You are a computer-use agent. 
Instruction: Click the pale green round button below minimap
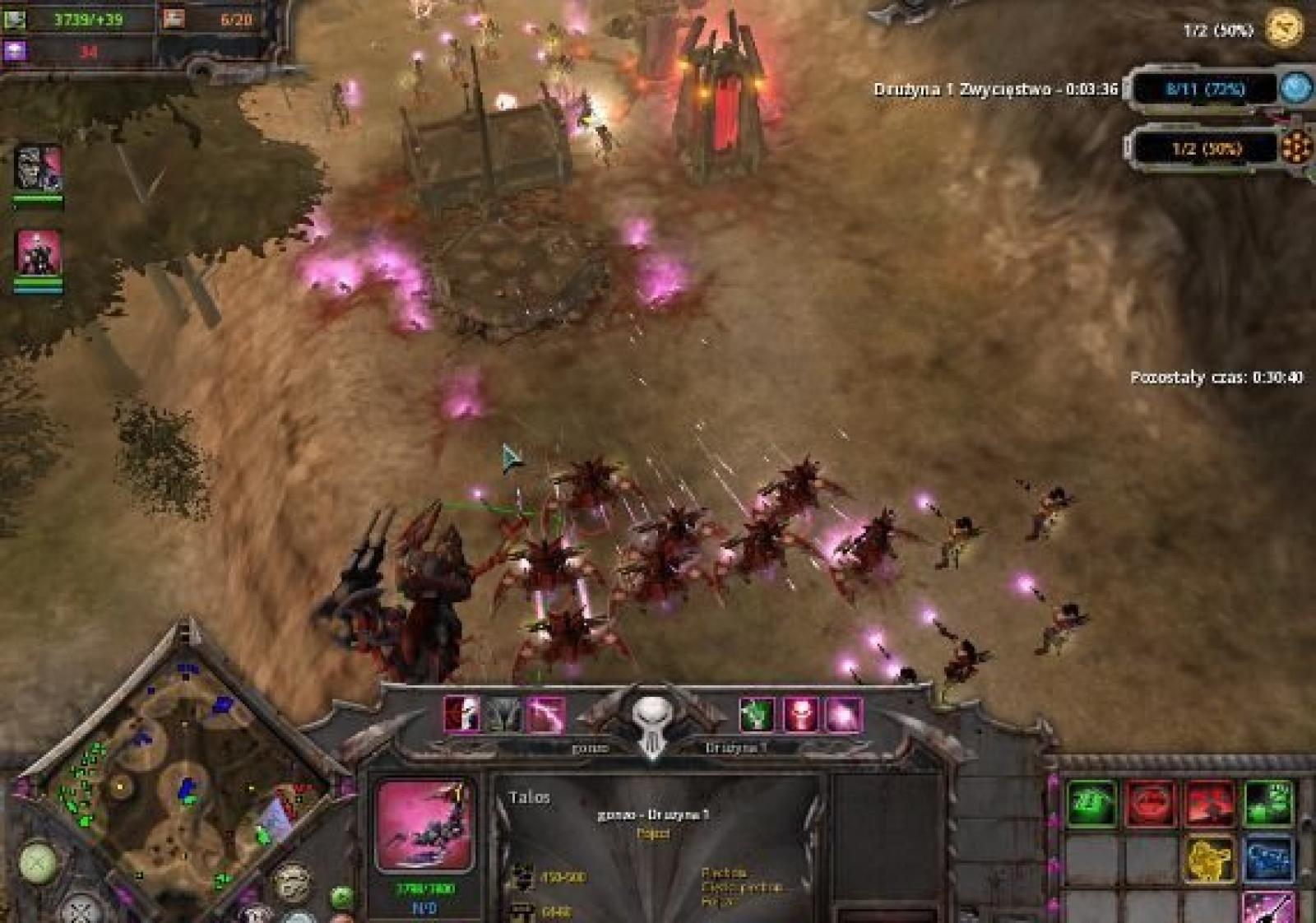[38, 863]
